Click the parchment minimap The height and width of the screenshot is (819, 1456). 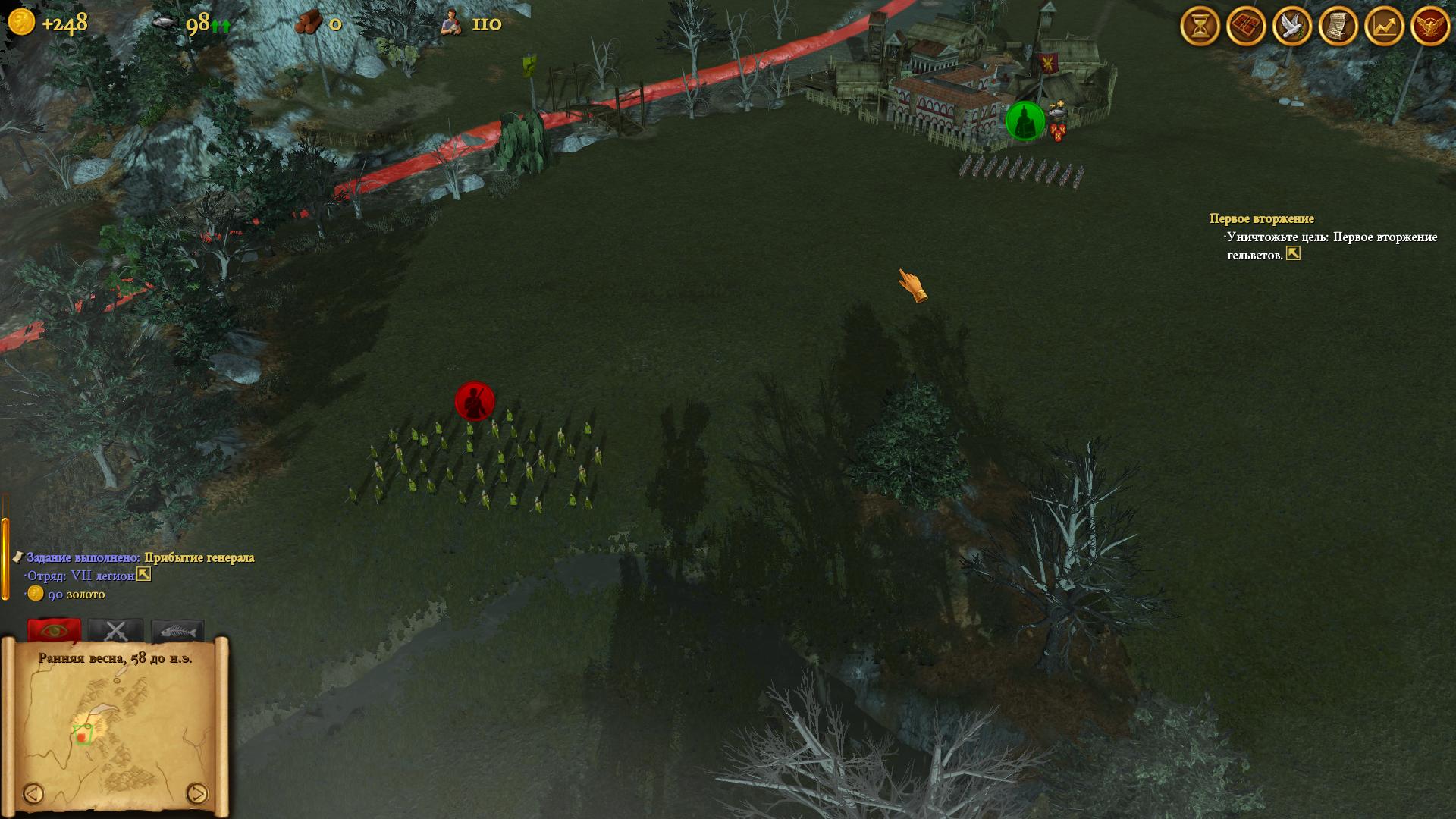pyautogui.click(x=115, y=728)
